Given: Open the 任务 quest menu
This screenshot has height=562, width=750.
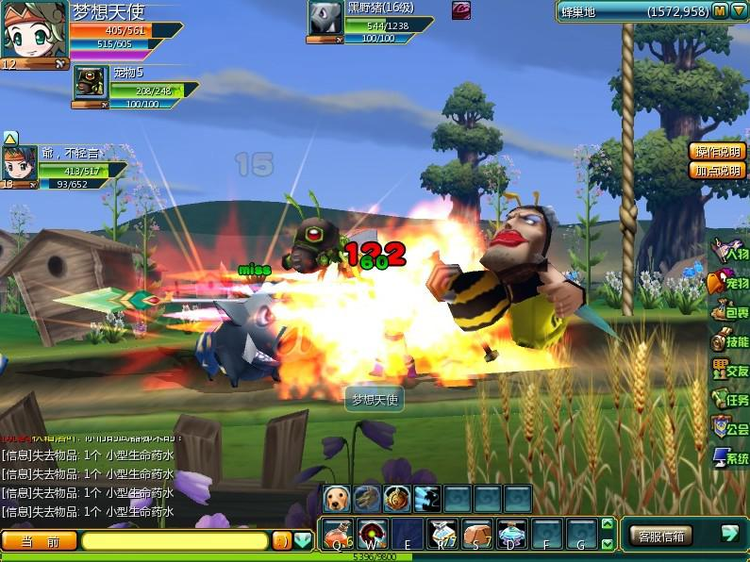Looking at the screenshot, I should 730,400.
